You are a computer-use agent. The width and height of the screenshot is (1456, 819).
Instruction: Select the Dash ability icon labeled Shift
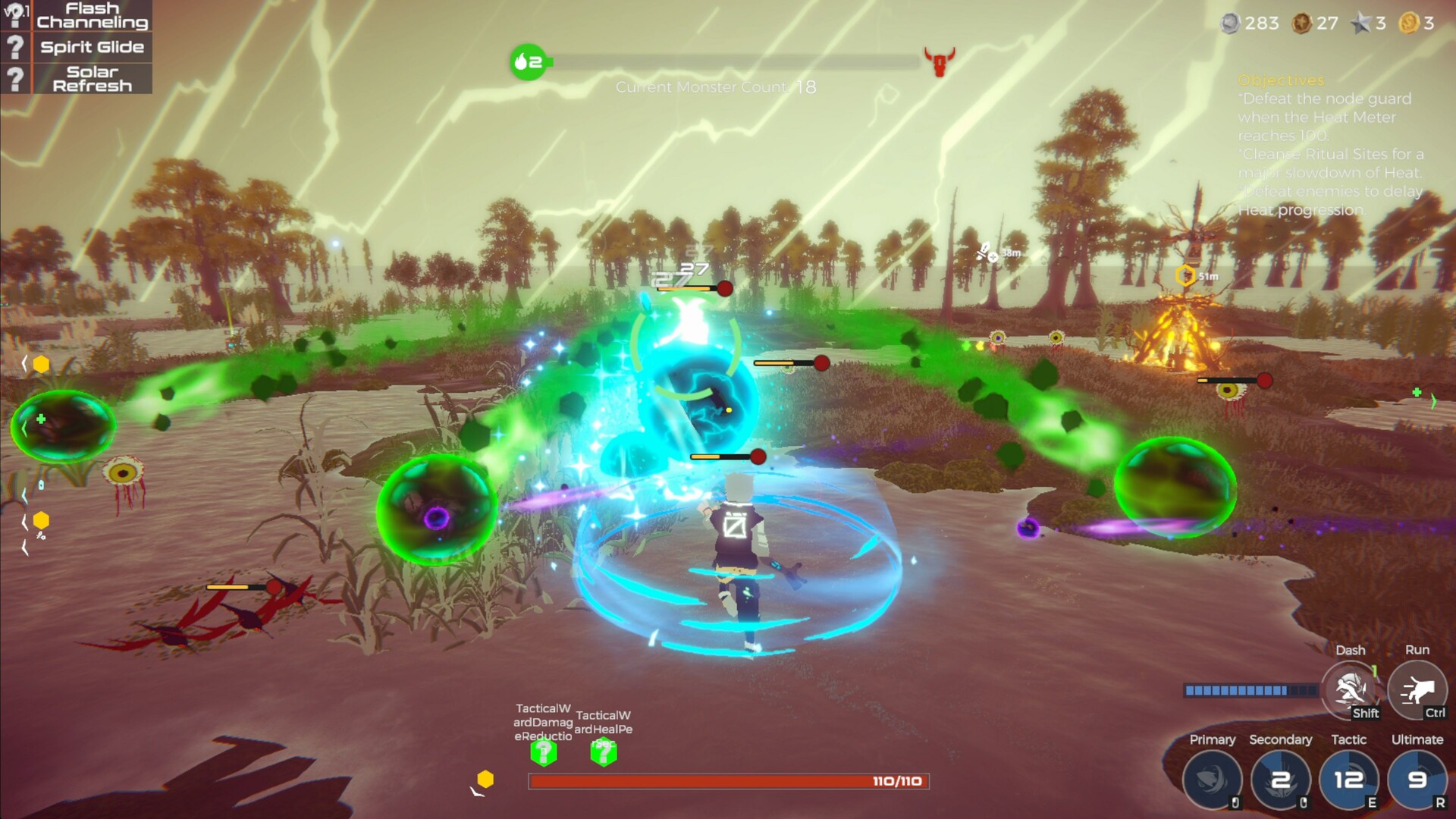(1351, 690)
